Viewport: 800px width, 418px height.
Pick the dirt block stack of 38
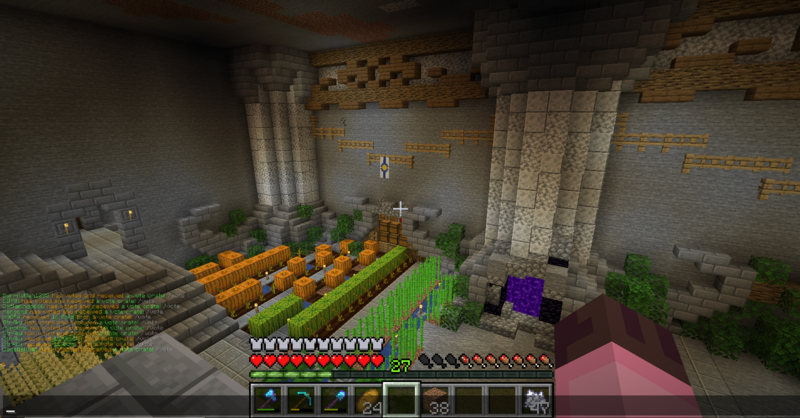(x=434, y=400)
